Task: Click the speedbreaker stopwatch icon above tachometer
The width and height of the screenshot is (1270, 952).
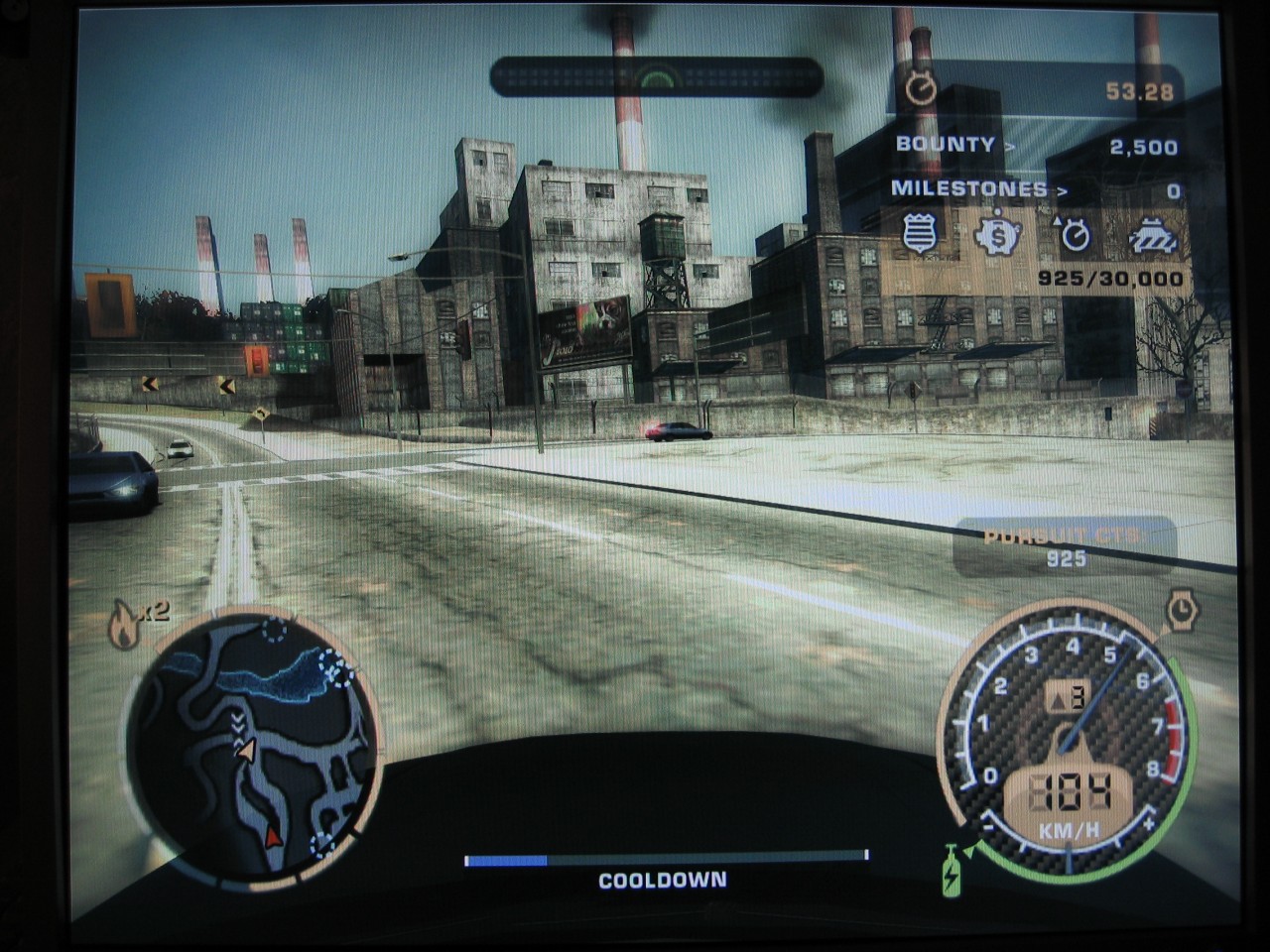Action: click(1182, 611)
